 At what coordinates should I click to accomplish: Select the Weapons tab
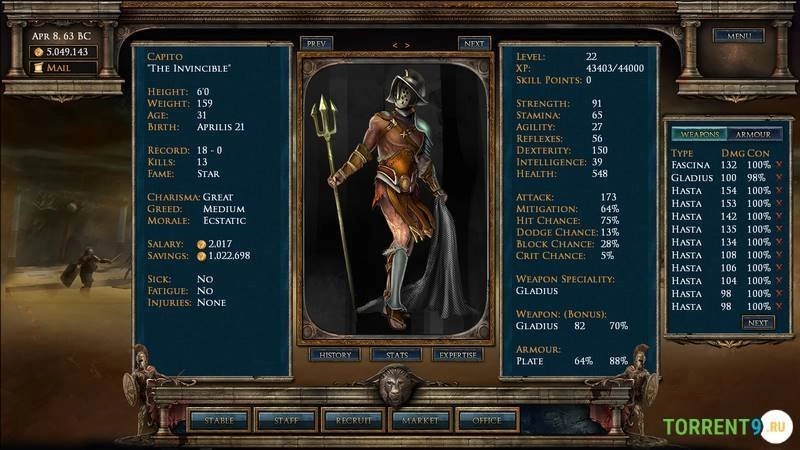click(696, 134)
